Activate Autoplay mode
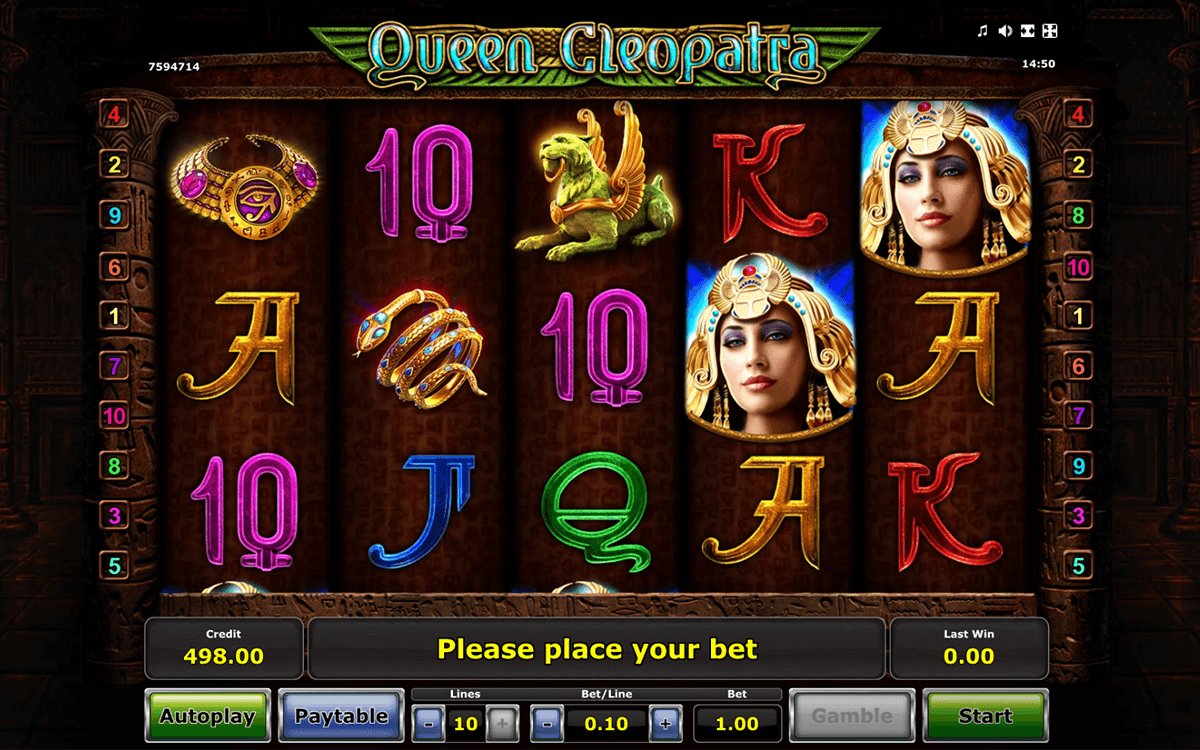The image size is (1200, 750). (207, 716)
